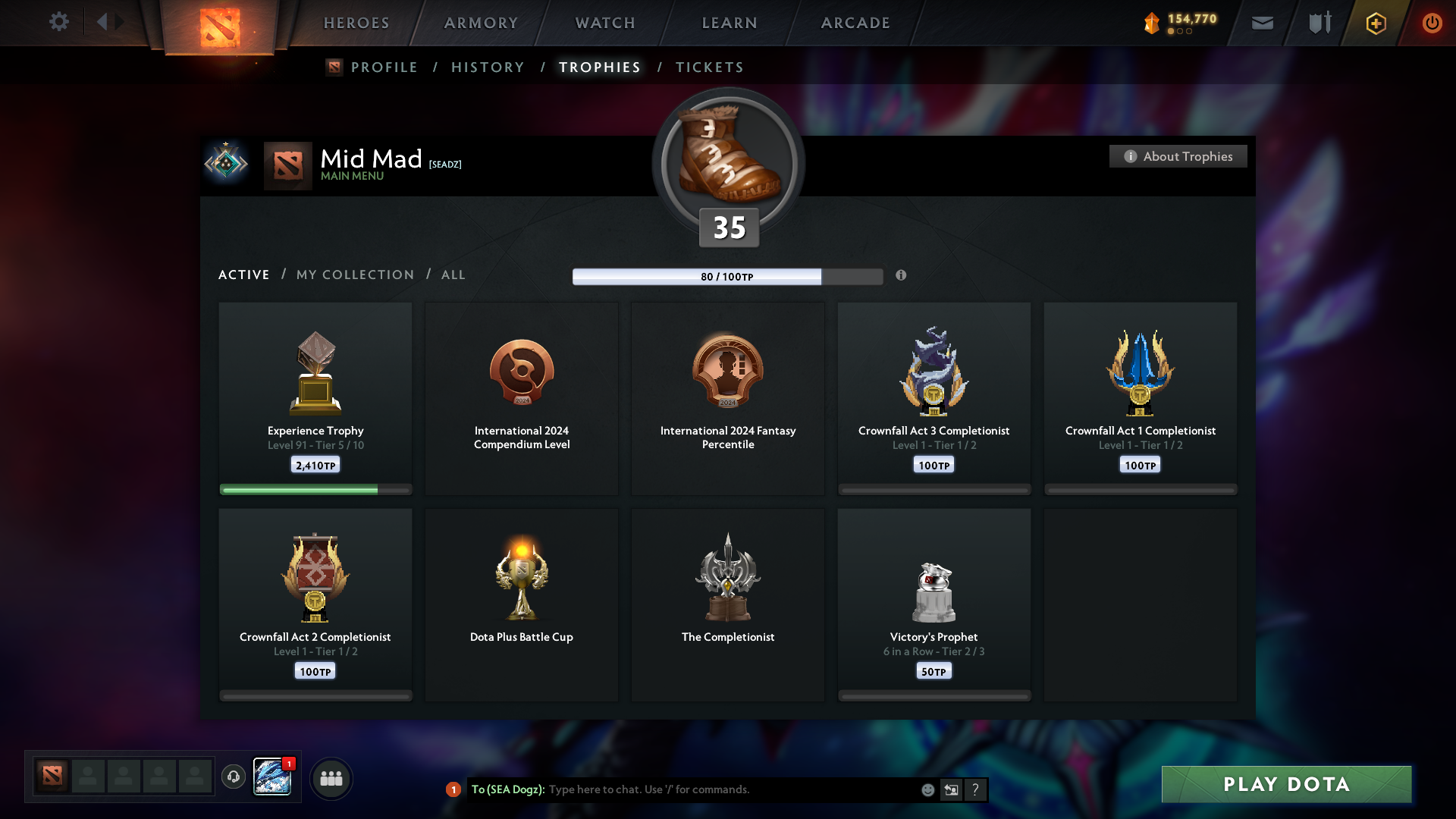The height and width of the screenshot is (819, 1456).
Task: Click the chat input field
Action: point(720,789)
